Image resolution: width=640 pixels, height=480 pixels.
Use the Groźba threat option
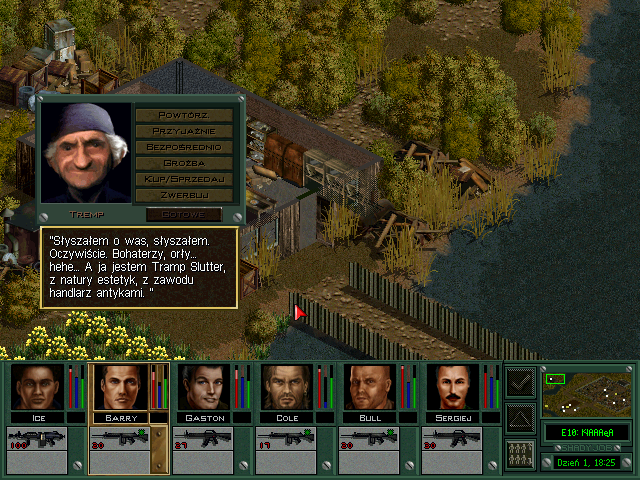click(185, 162)
